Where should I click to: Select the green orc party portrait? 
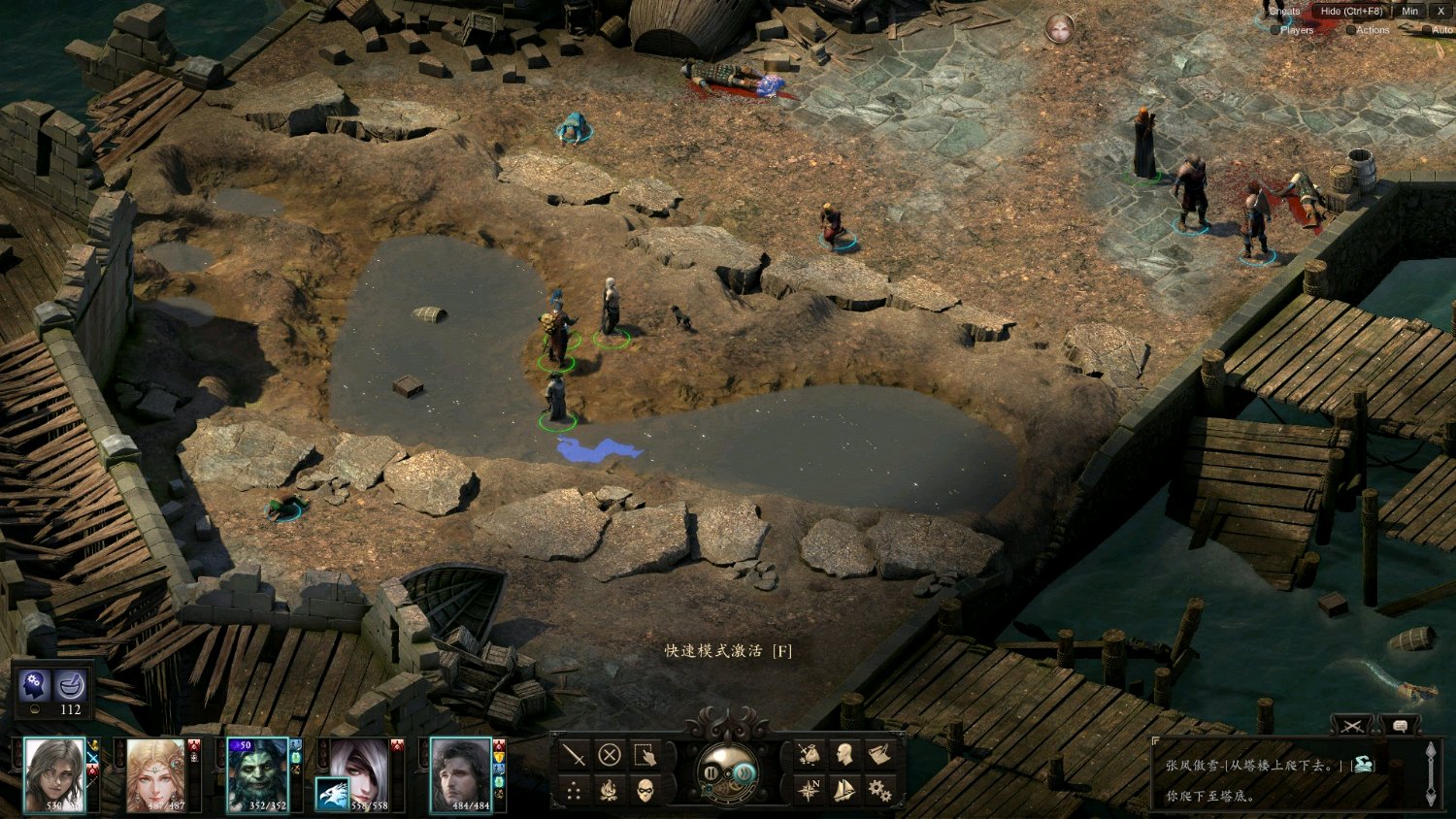[257, 773]
